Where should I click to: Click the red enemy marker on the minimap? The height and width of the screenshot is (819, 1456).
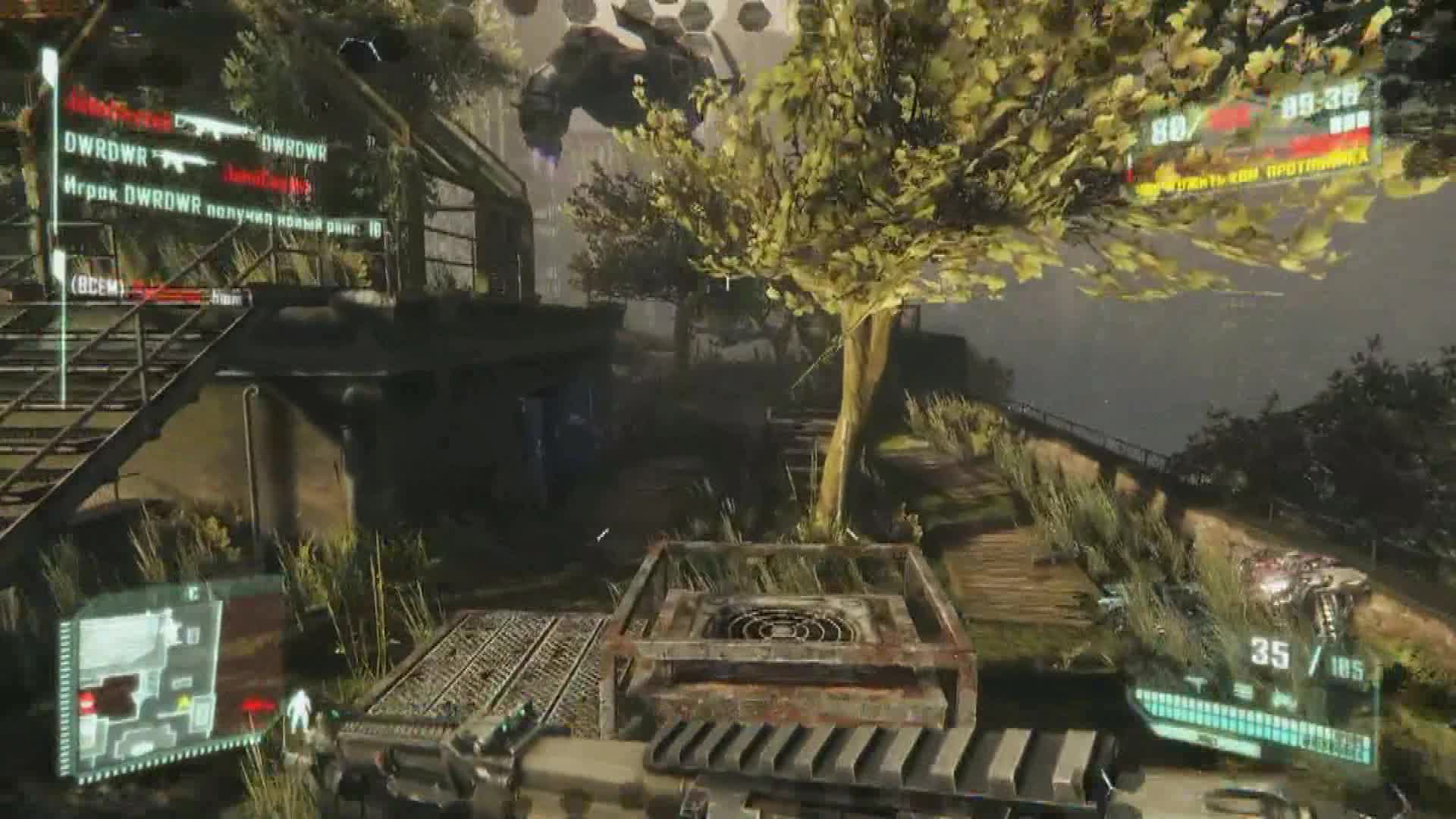[x=86, y=701]
